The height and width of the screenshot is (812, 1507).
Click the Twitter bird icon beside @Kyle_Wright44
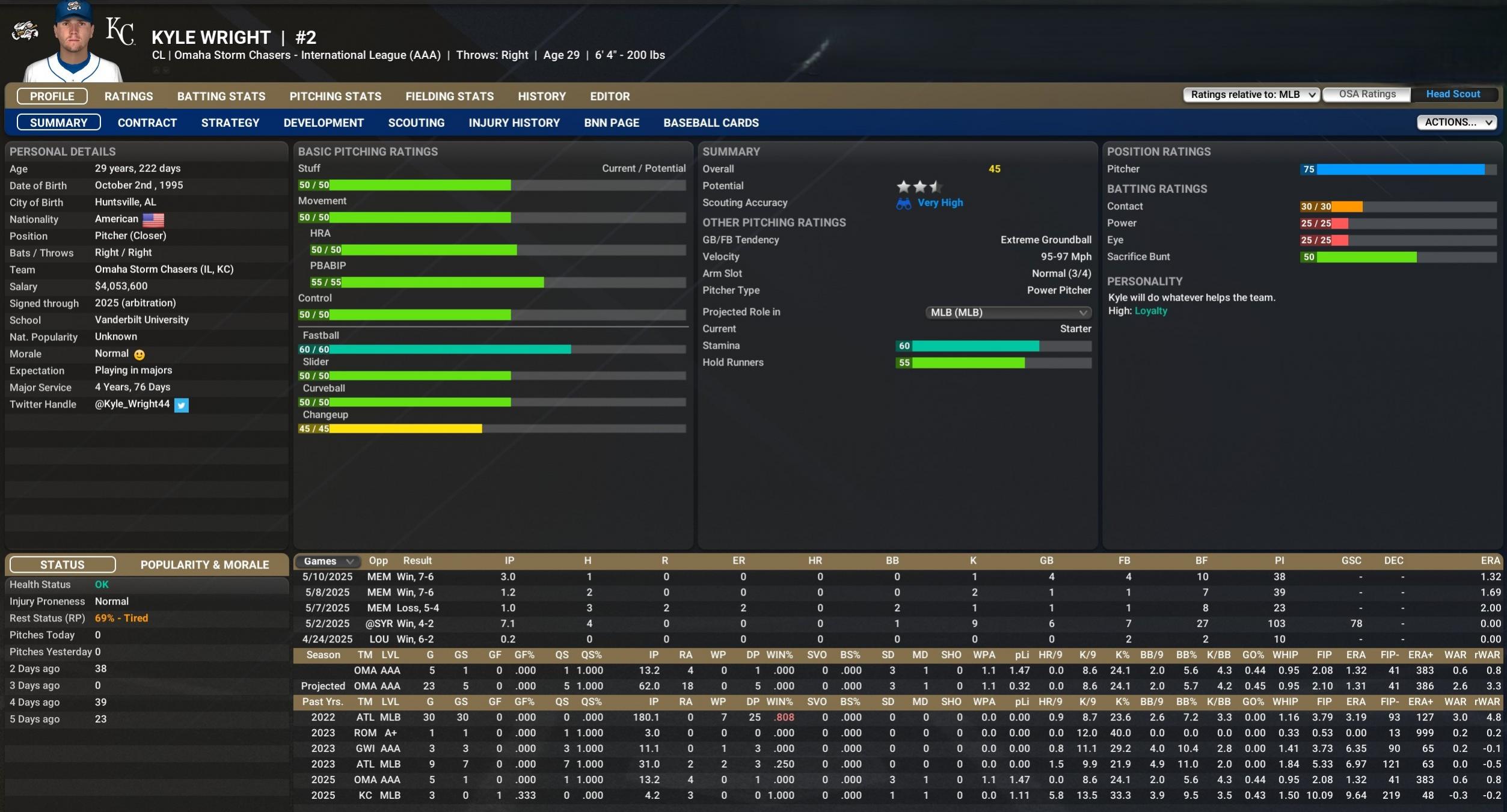[x=182, y=405]
